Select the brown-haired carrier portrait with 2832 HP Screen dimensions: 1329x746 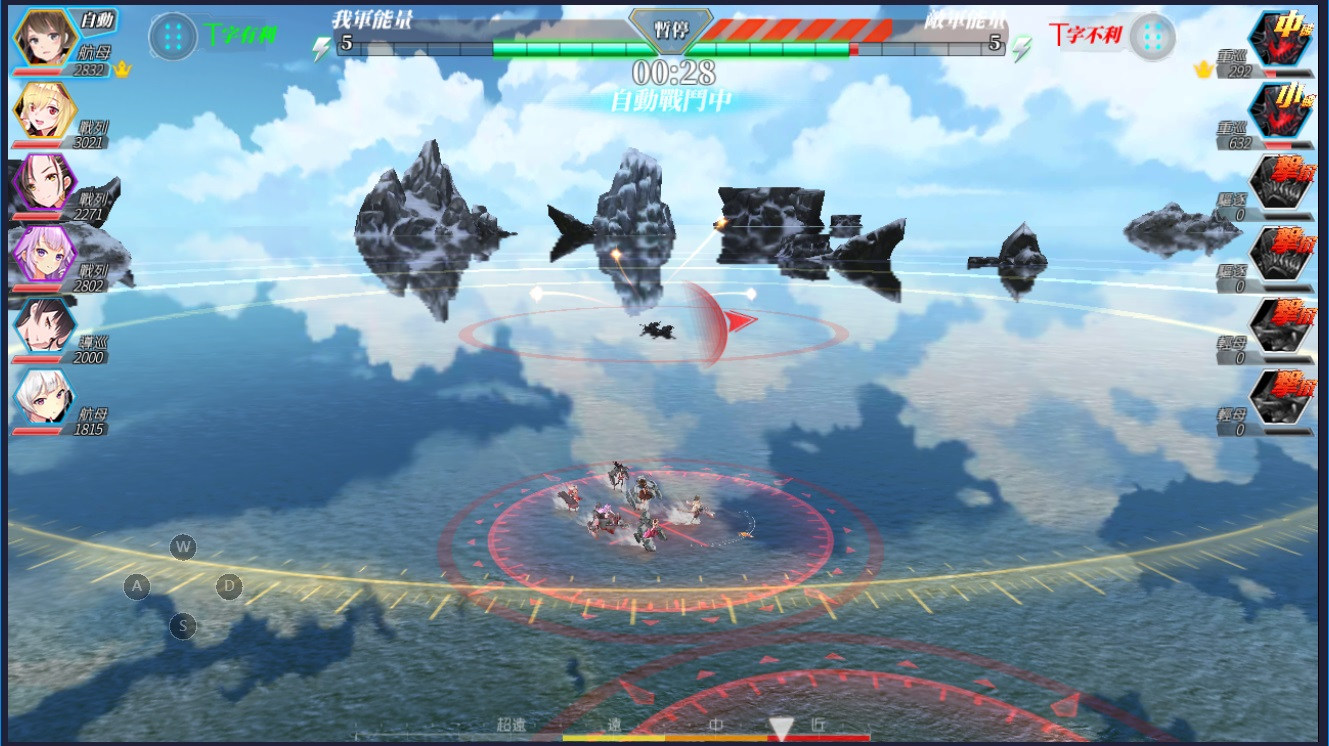tap(43, 38)
